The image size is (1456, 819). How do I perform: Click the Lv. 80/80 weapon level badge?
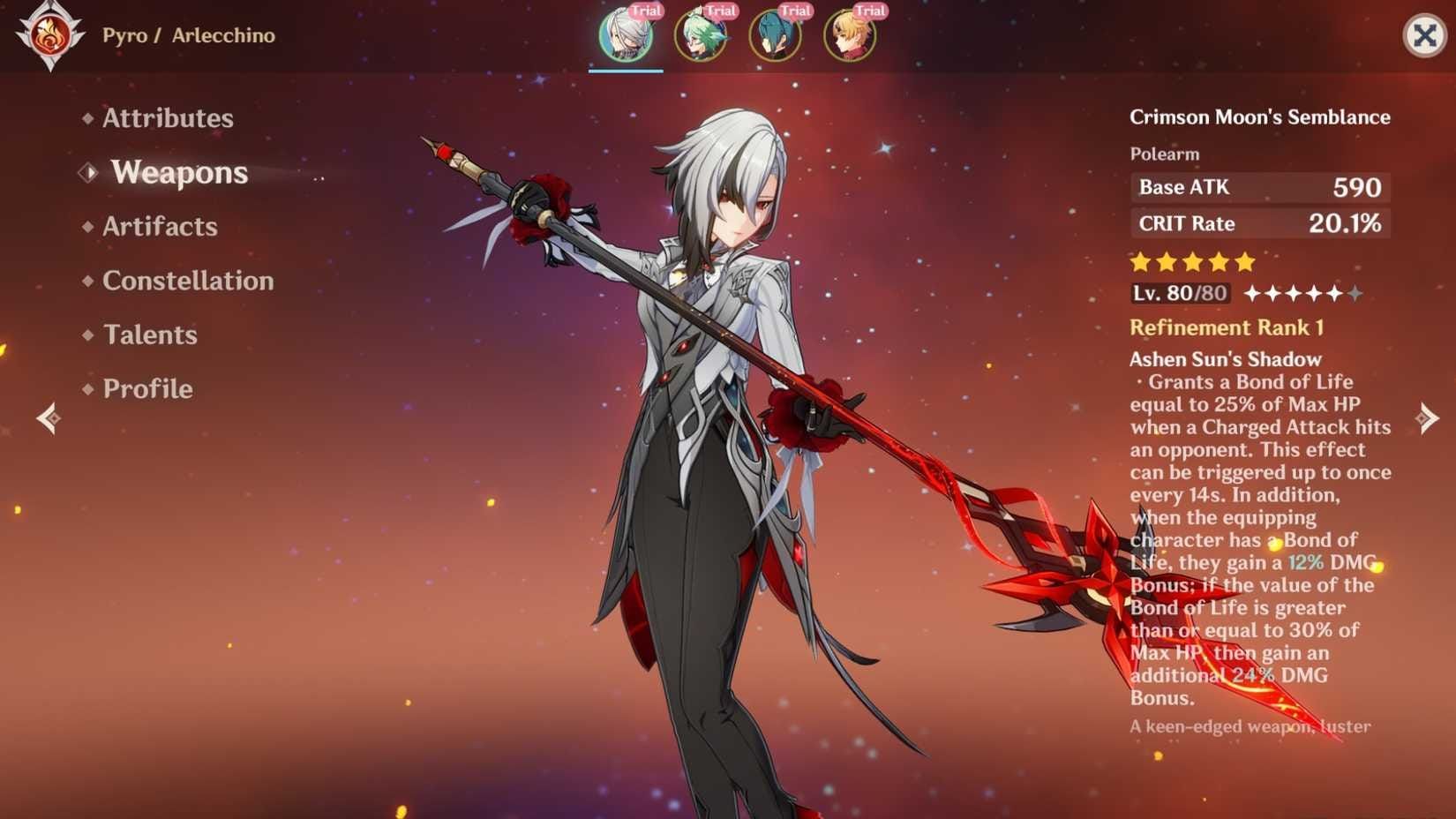pyautogui.click(x=1178, y=292)
